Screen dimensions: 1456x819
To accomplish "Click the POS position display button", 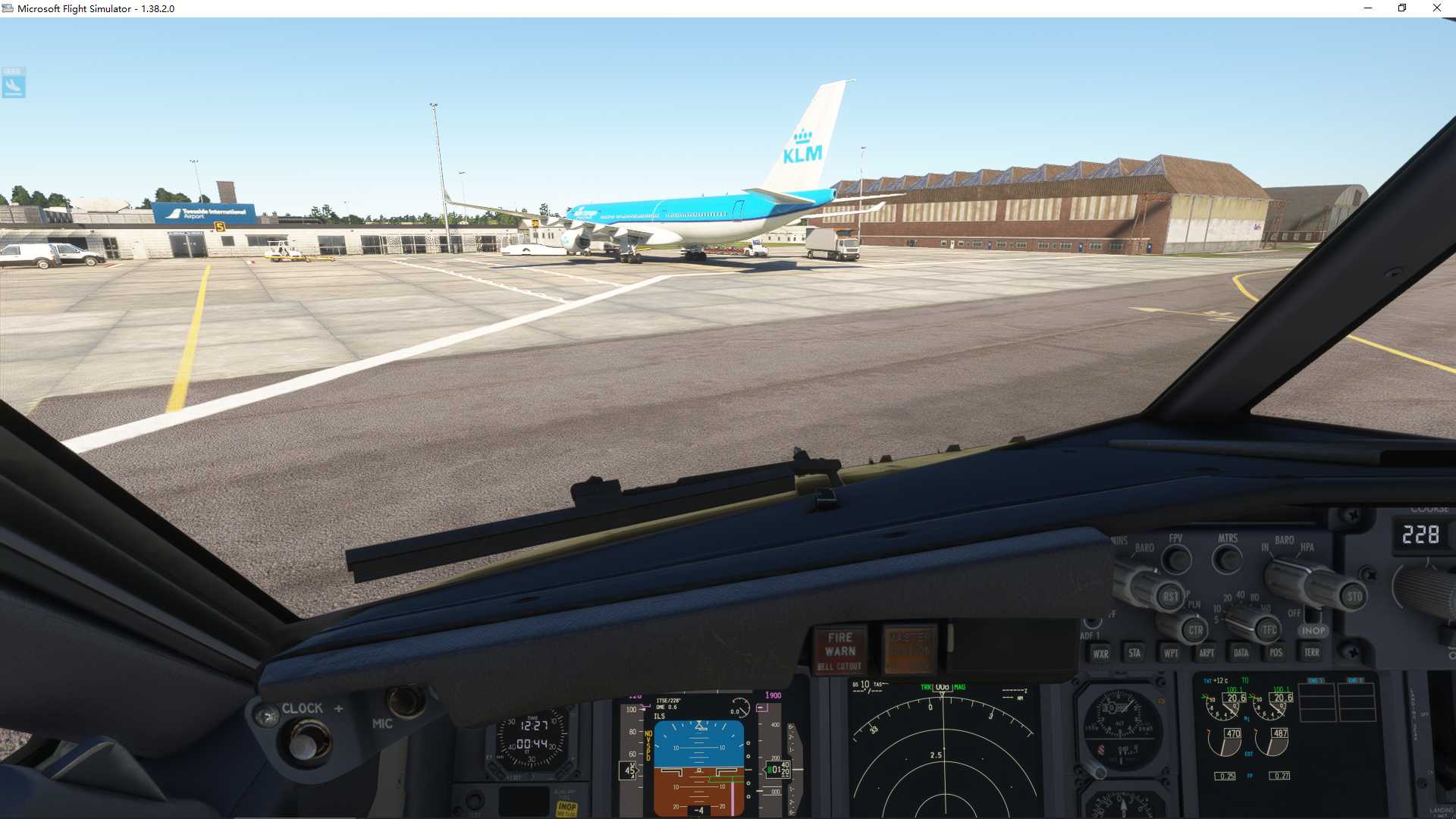I will (x=1275, y=653).
